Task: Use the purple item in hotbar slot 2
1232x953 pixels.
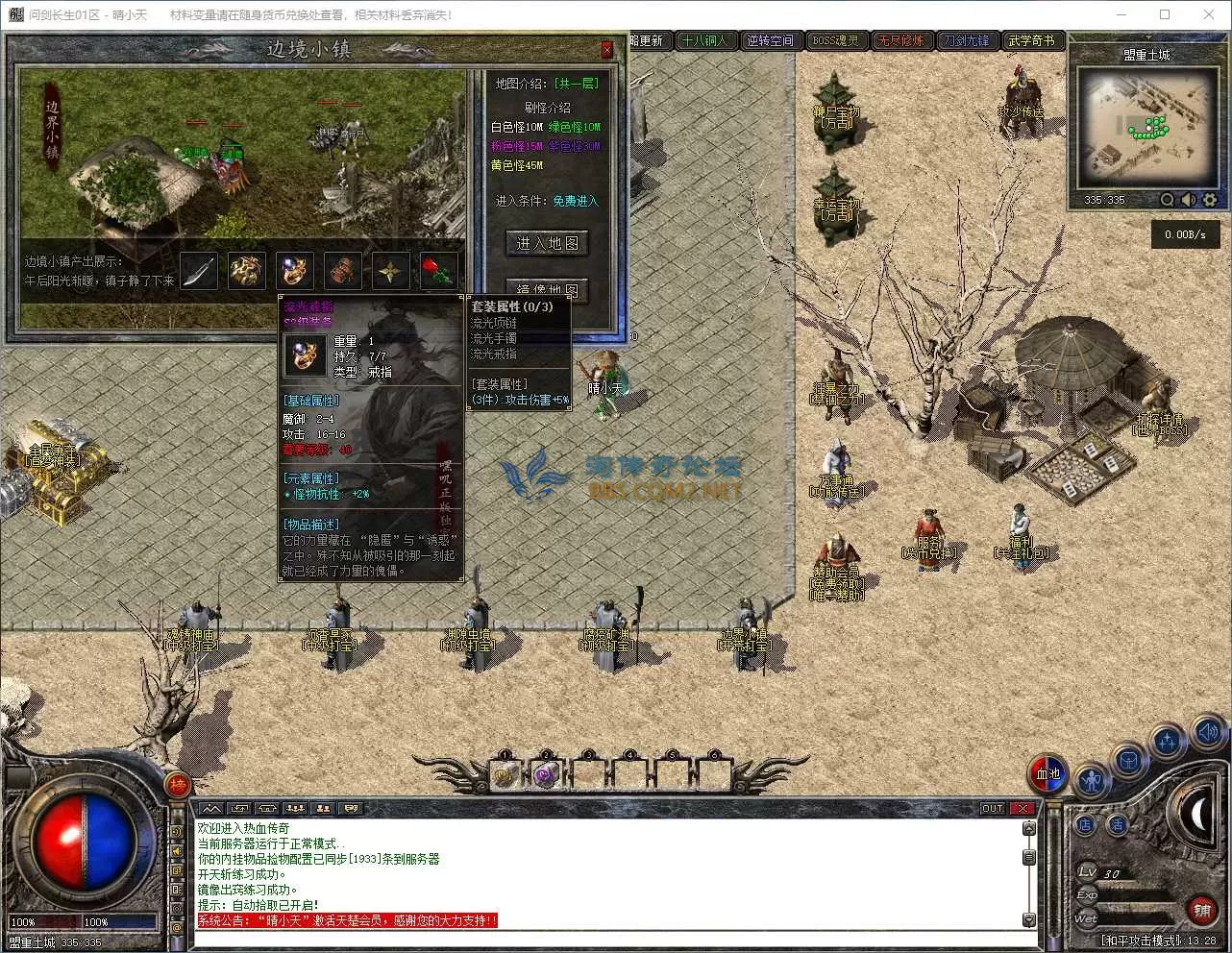Action: (x=546, y=774)
